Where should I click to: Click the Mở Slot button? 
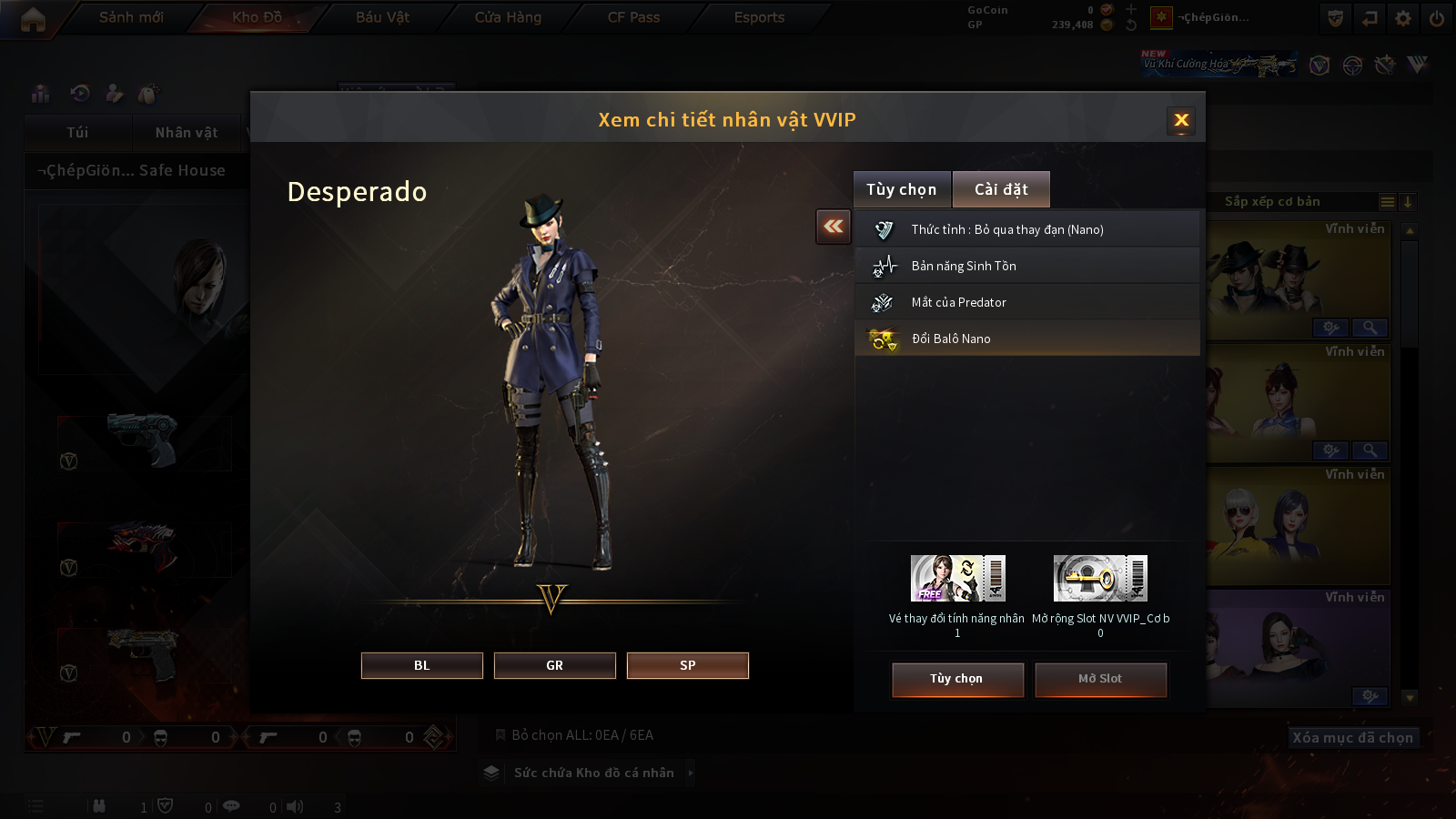pyautogui.click(x=1100, y=679)
